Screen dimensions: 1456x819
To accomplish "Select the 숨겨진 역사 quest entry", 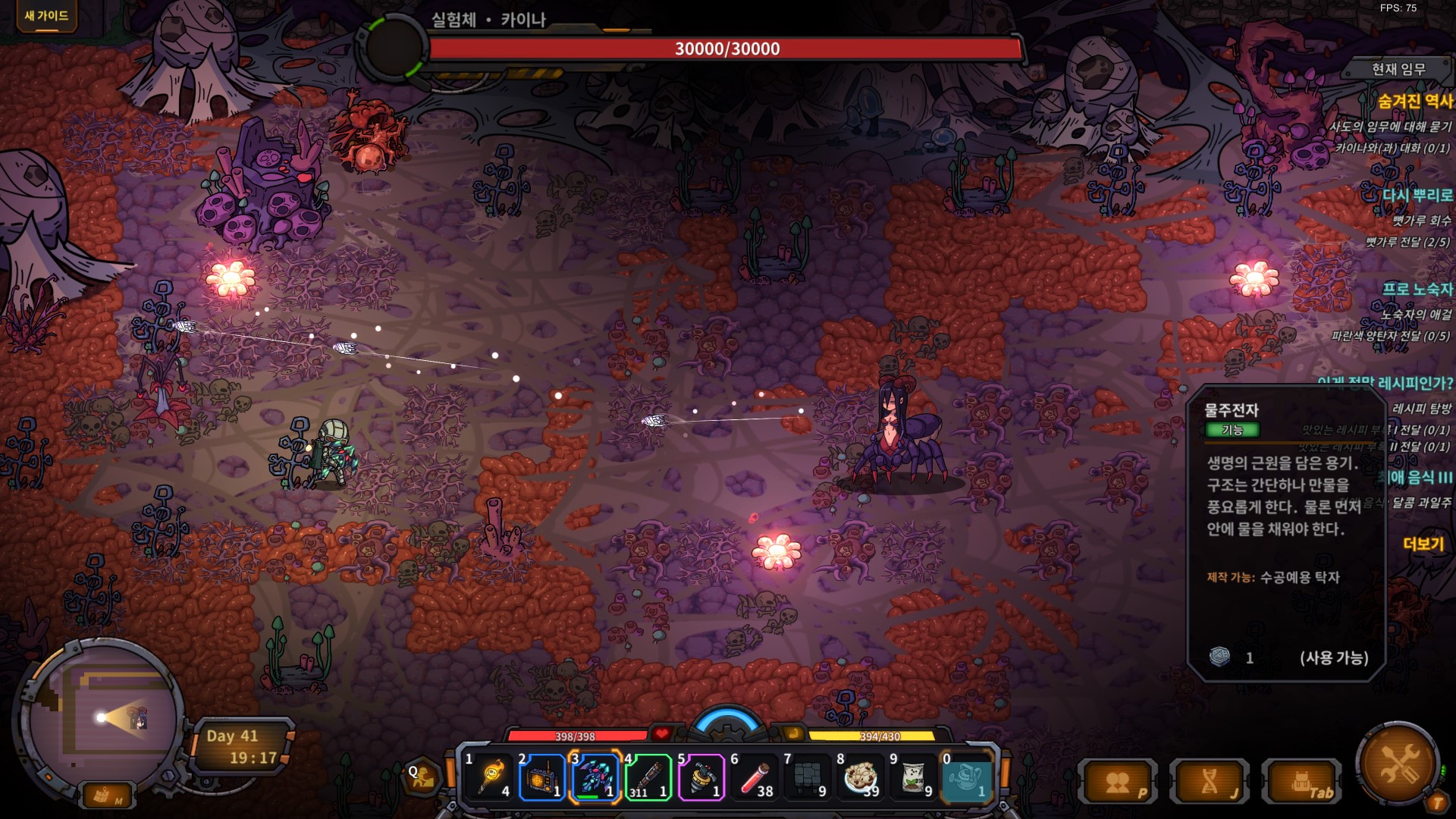I will point(1414,101).
